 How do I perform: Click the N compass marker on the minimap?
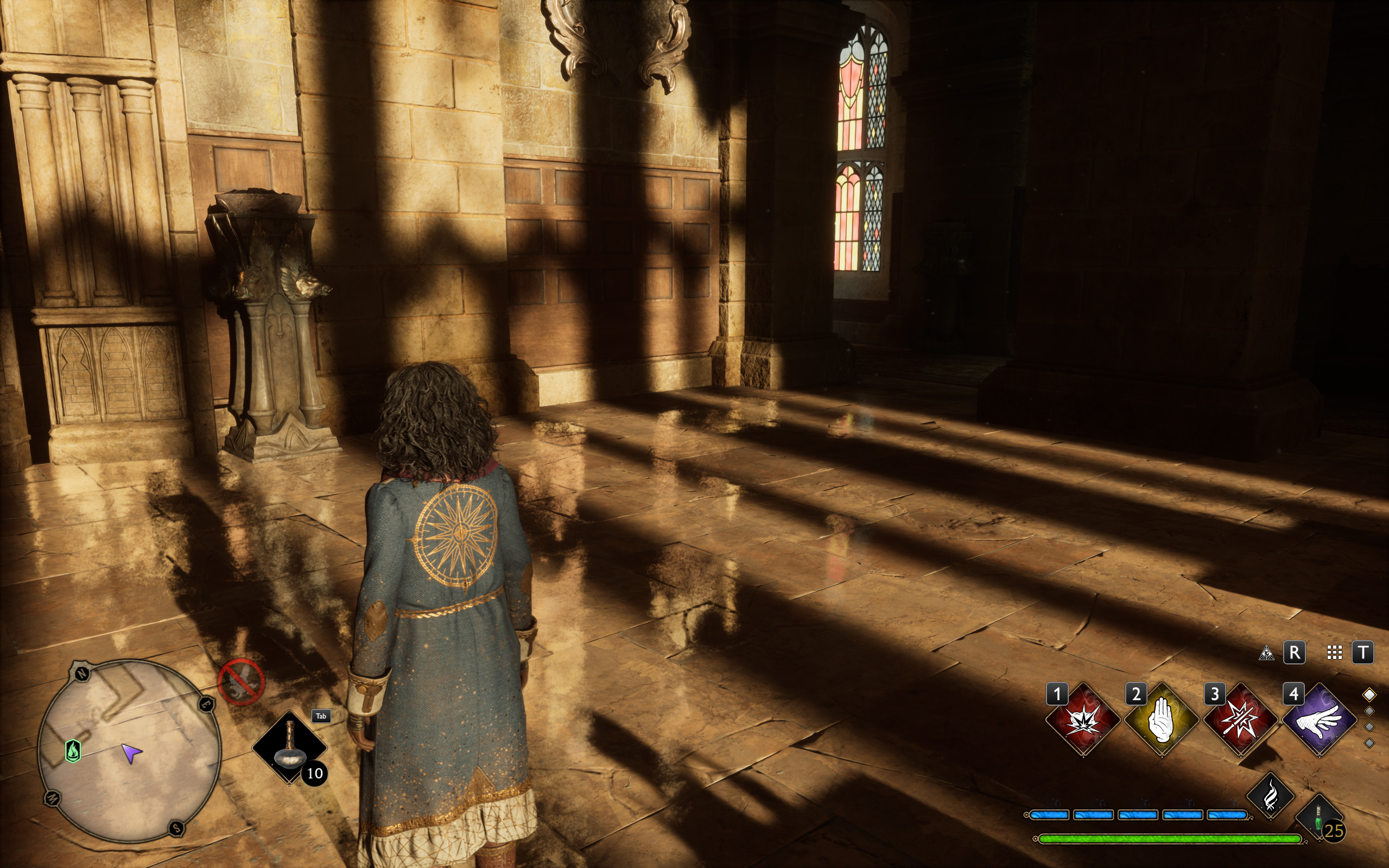[x=82, y=673]
